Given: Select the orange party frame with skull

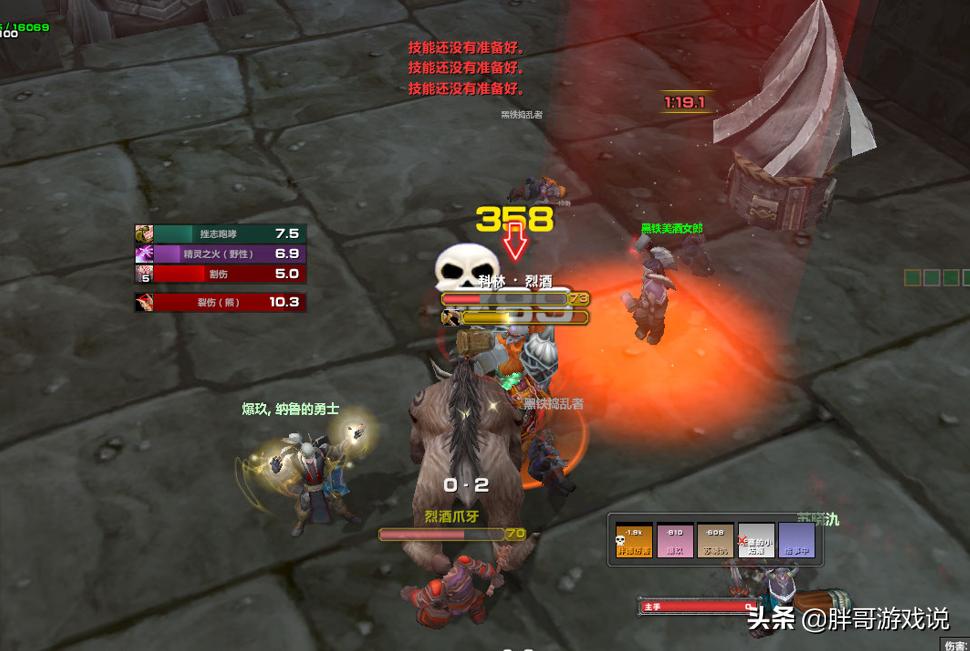Looking at the screenshot, I should pos(633,541).
